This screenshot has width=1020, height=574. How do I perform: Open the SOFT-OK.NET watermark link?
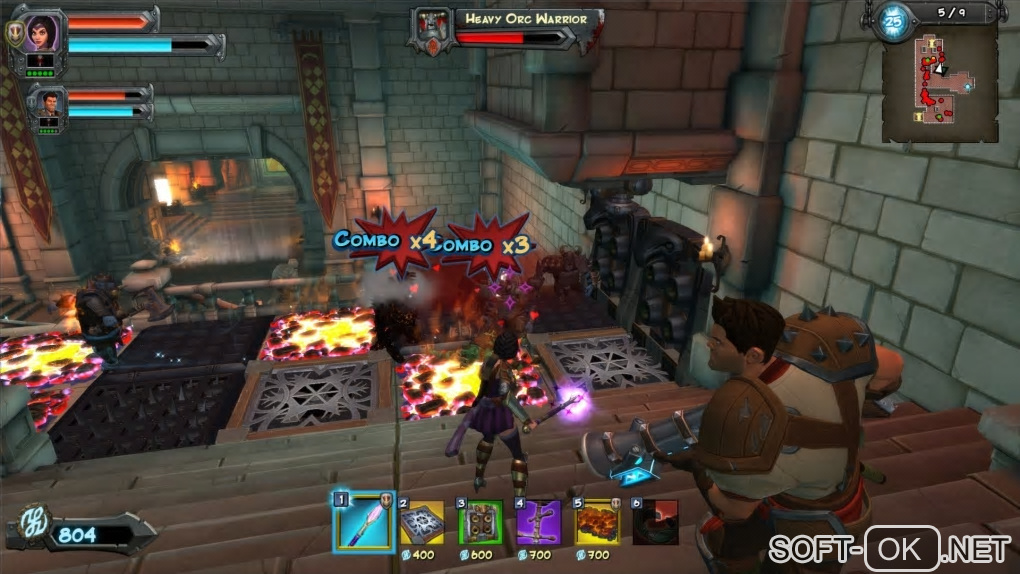coord(888,548)
